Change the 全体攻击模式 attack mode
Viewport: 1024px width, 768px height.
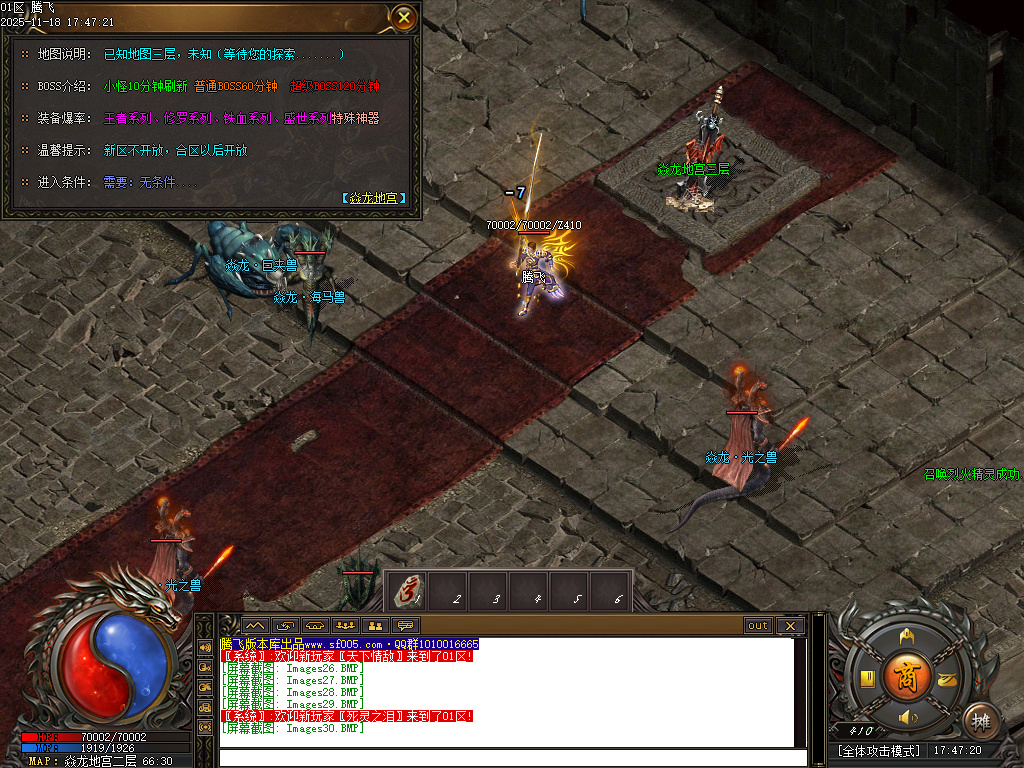pyautogui.click(x=879, y=750)
